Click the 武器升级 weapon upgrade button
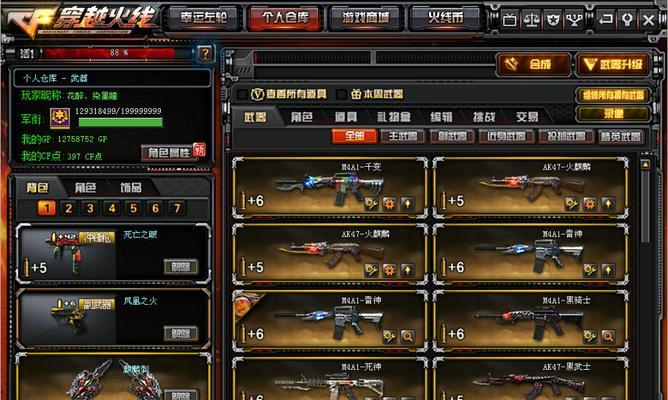 pos(612,64)
